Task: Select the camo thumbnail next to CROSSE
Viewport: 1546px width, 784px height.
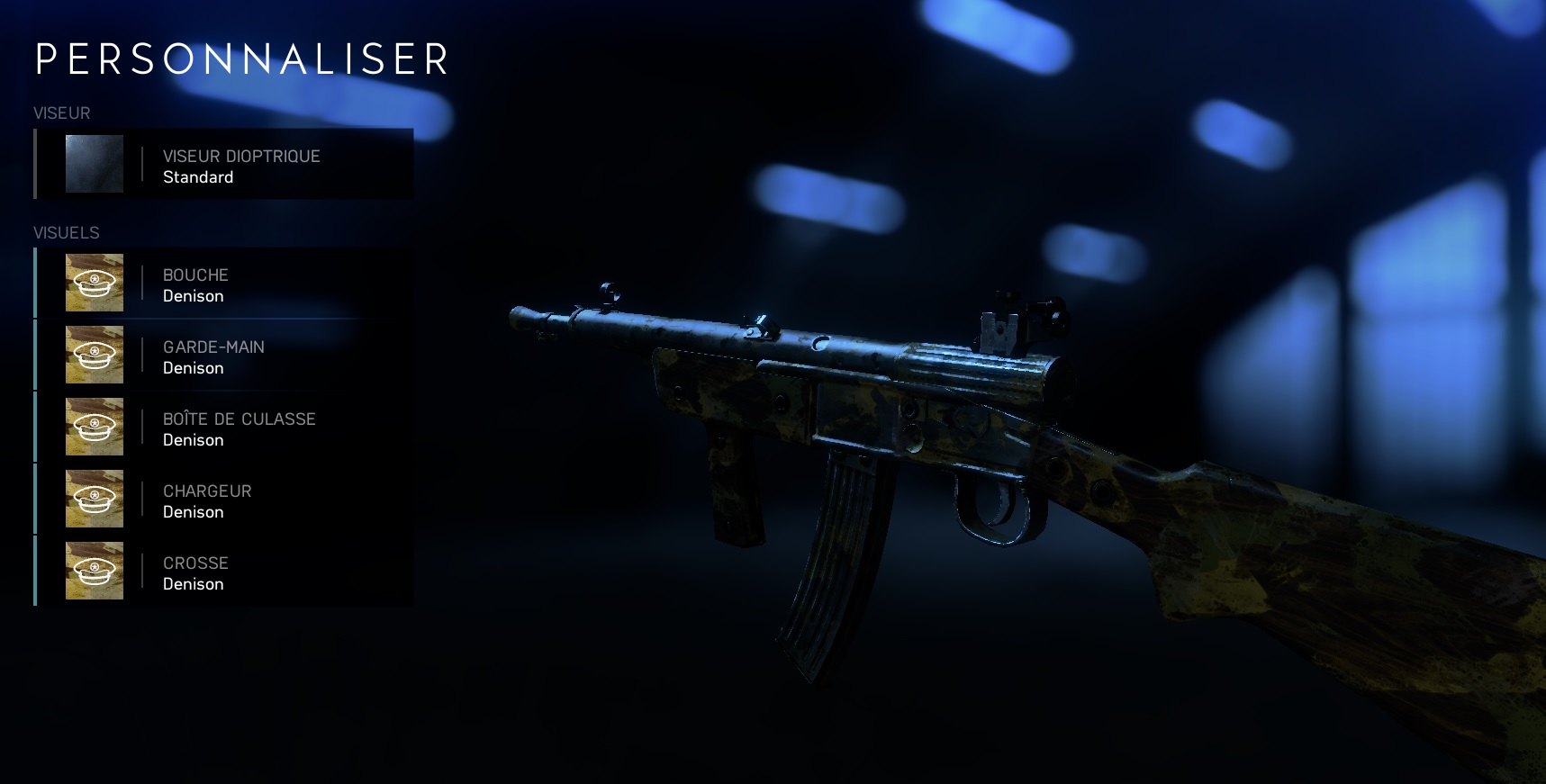Action: pos(94,570)
